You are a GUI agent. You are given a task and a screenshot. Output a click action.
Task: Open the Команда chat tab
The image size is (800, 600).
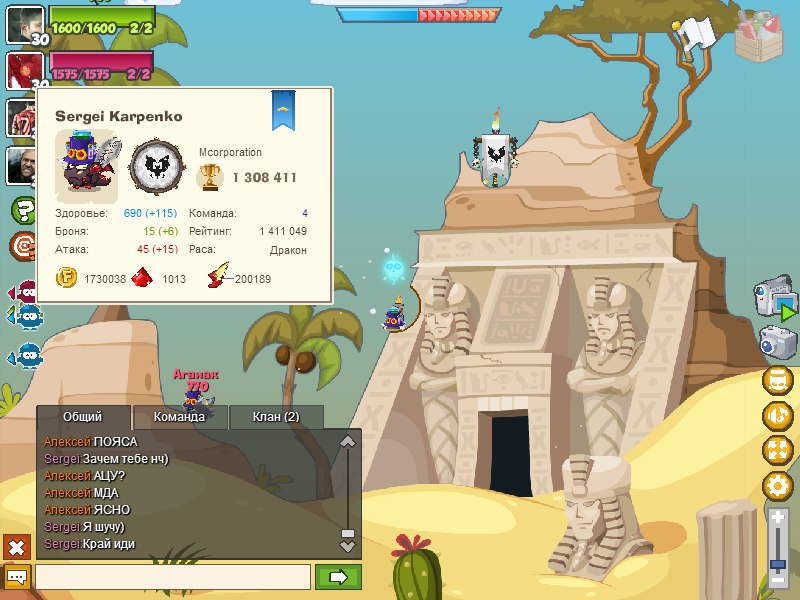click(180, 417)
